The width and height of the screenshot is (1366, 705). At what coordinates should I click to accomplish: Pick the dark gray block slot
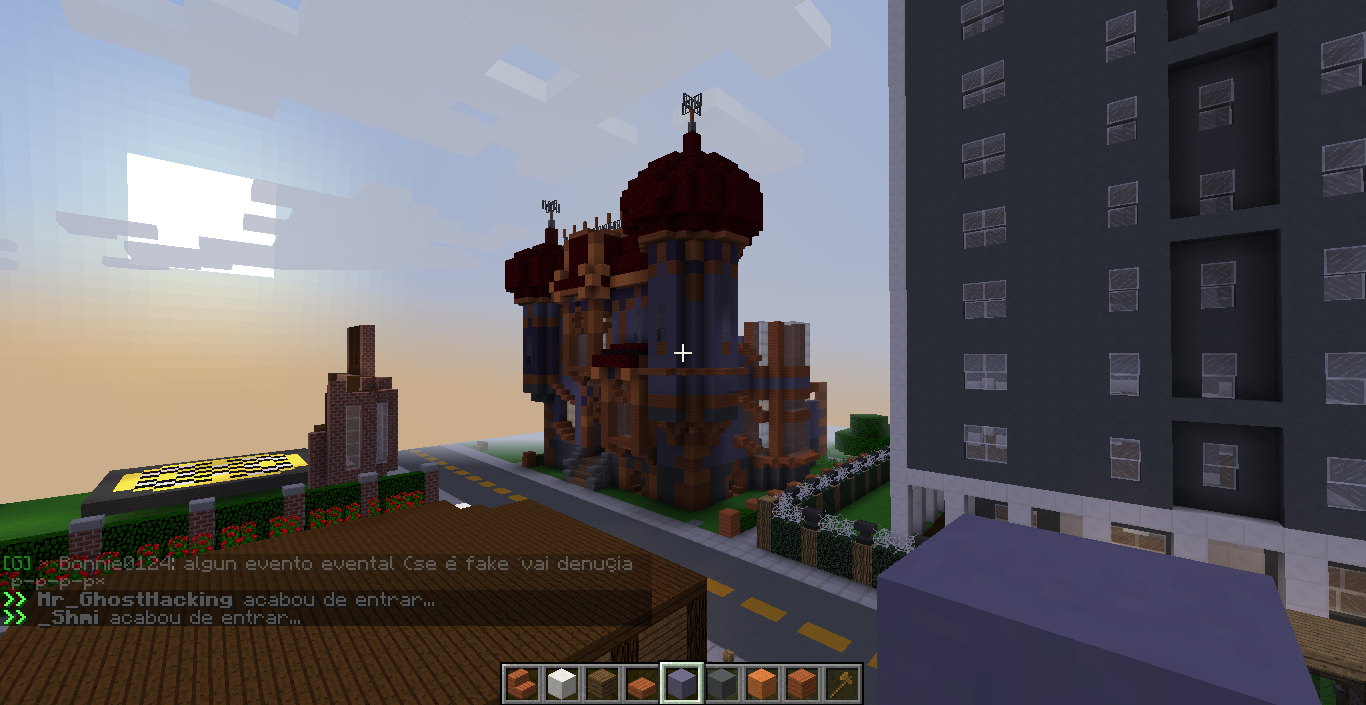pyautogui.click(x=722, y=684)
